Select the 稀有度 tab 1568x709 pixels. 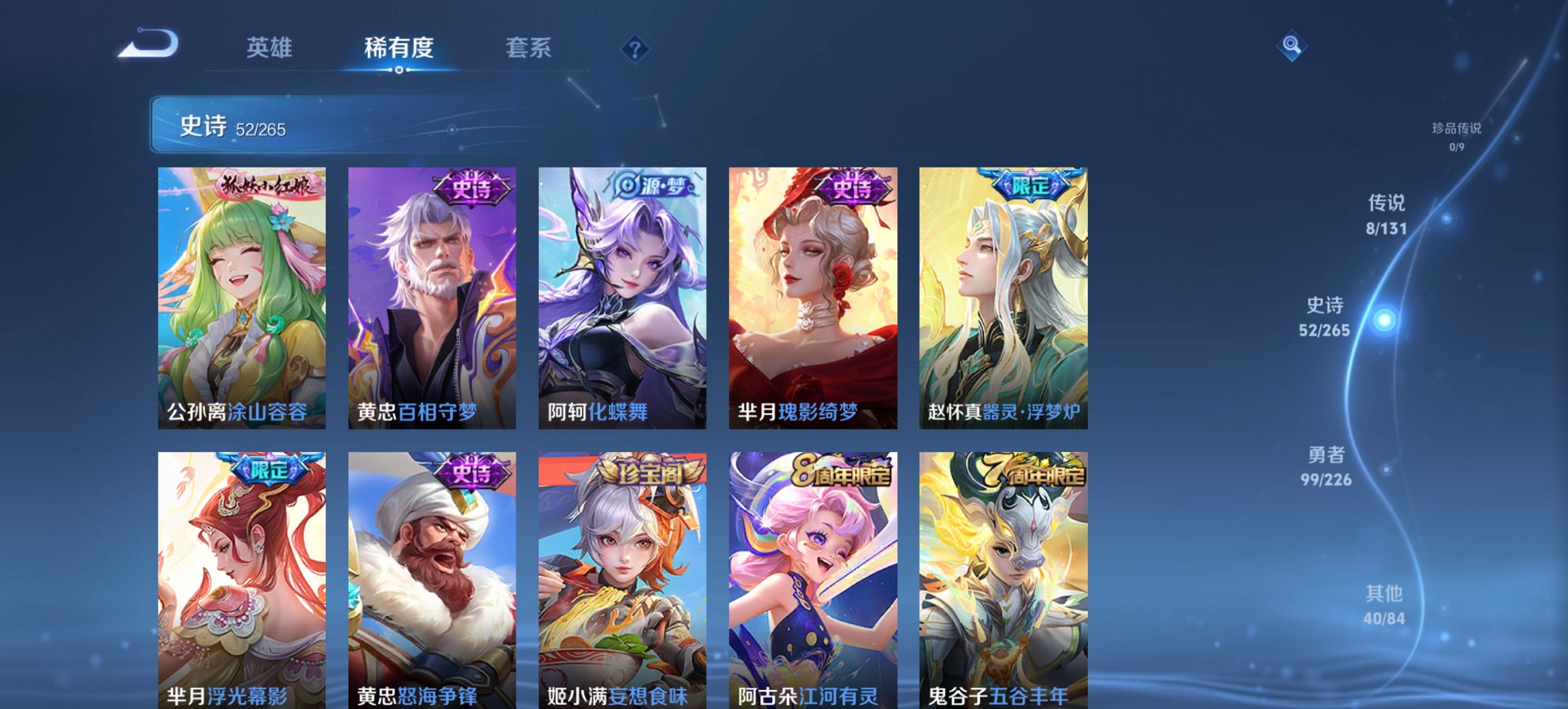tap(398, 48)
